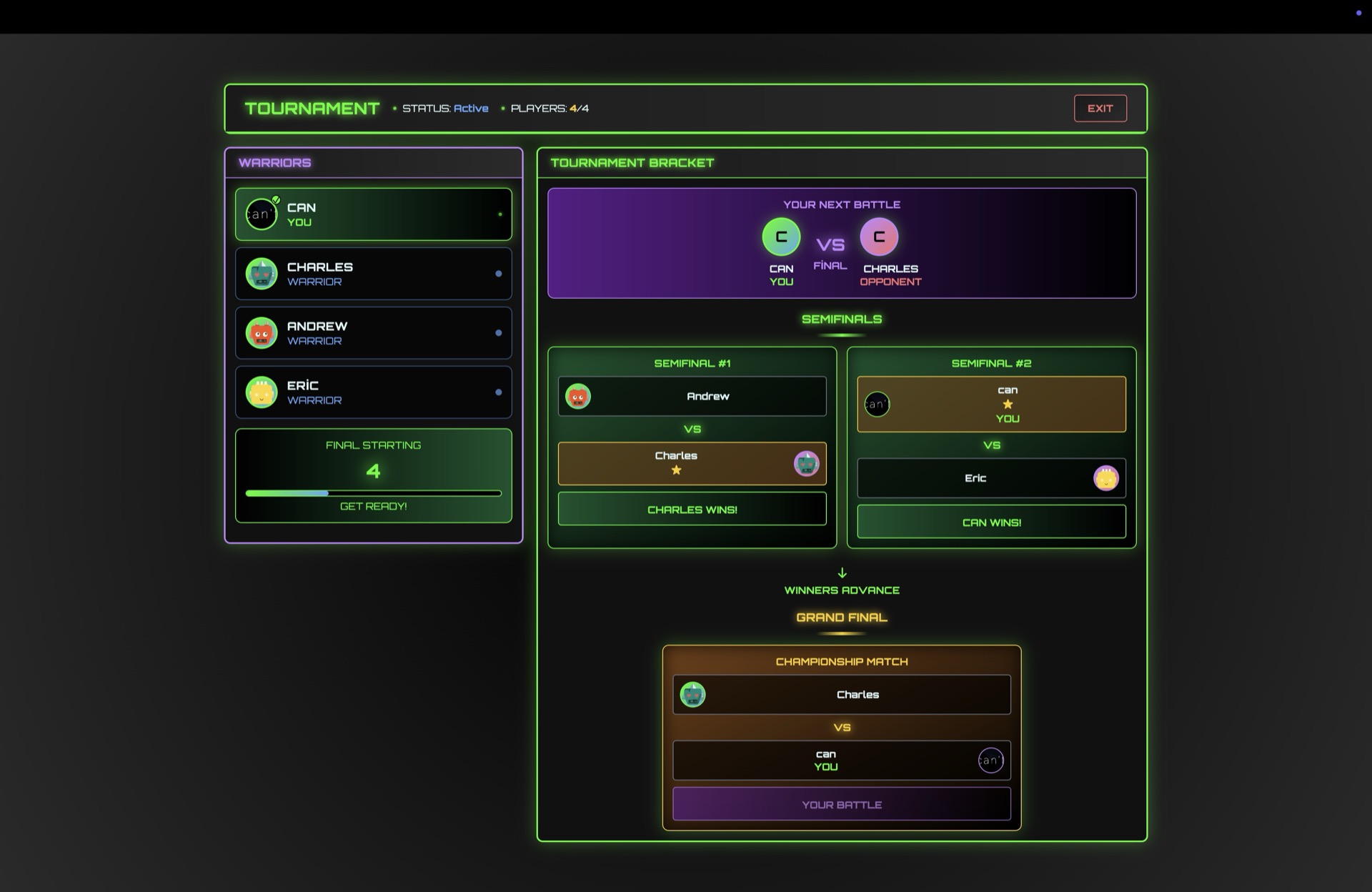This screenshot has width=1372, height=892.
Task: Click Charles' avatar in the Championship Match row
Action: (691, 694)
